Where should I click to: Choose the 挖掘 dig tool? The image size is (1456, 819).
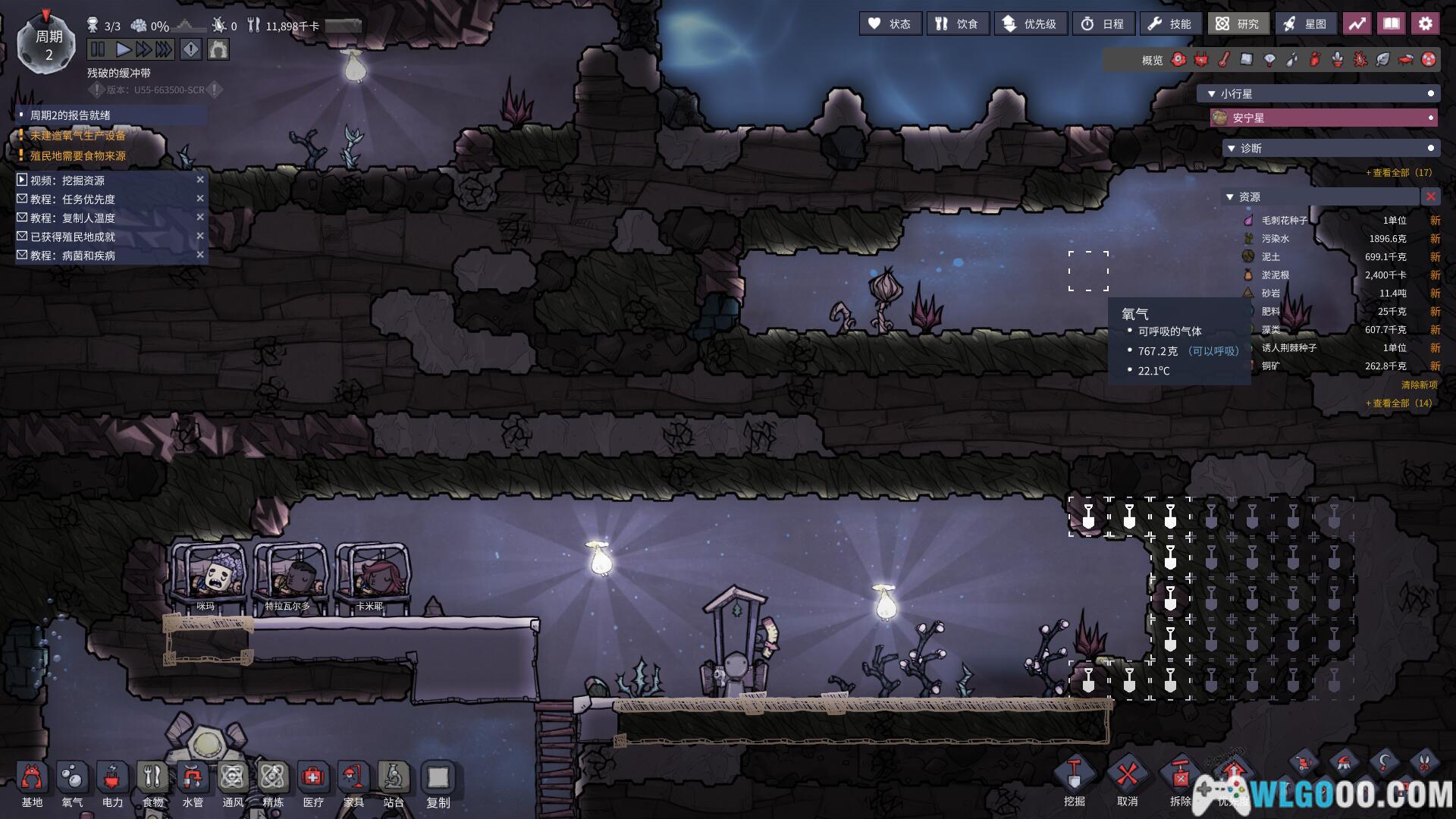pyautogui.click(x=1074, y=781)
